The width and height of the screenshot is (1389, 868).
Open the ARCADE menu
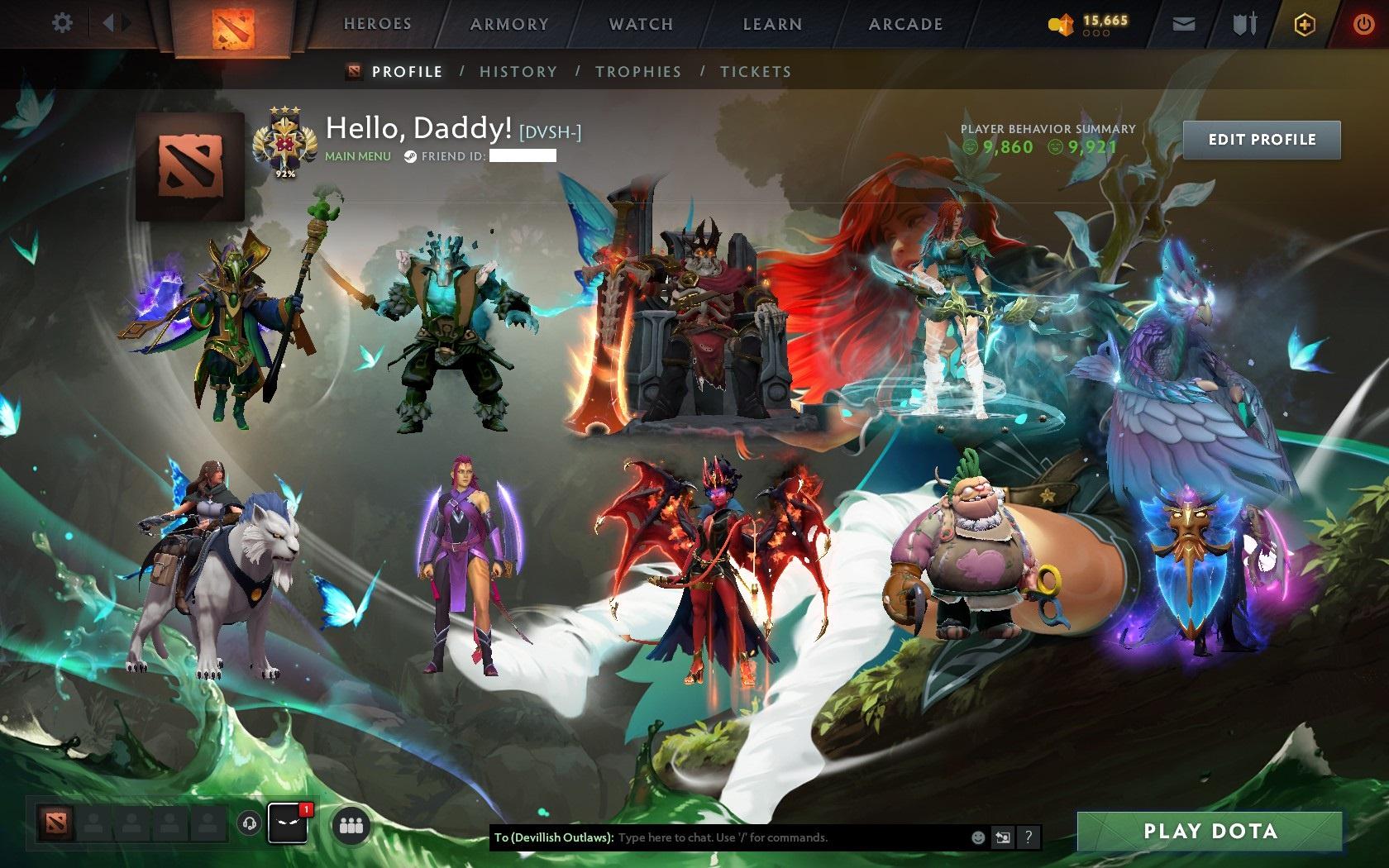904,24
